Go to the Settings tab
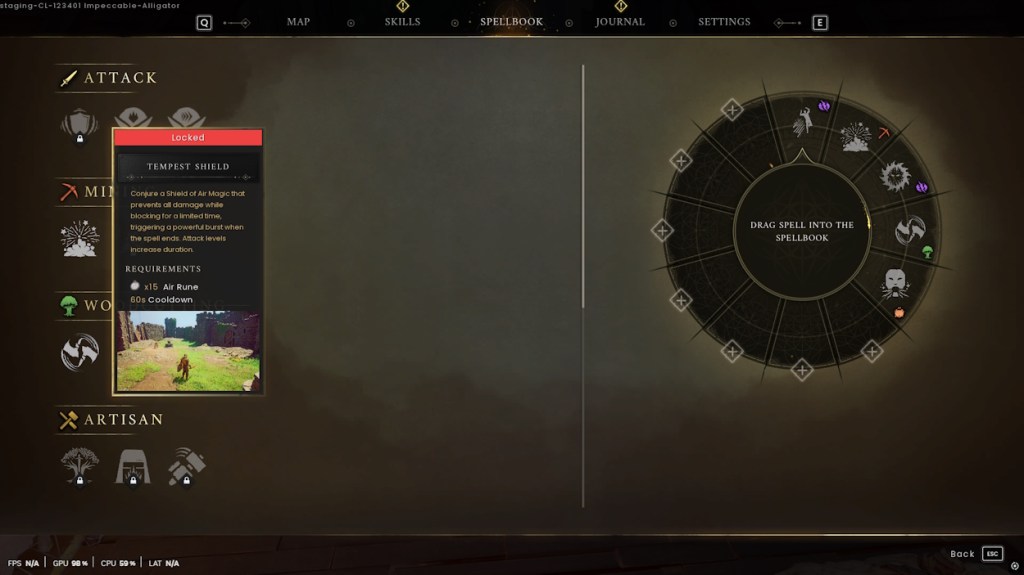1024x575 pixels. coord(724,22)
